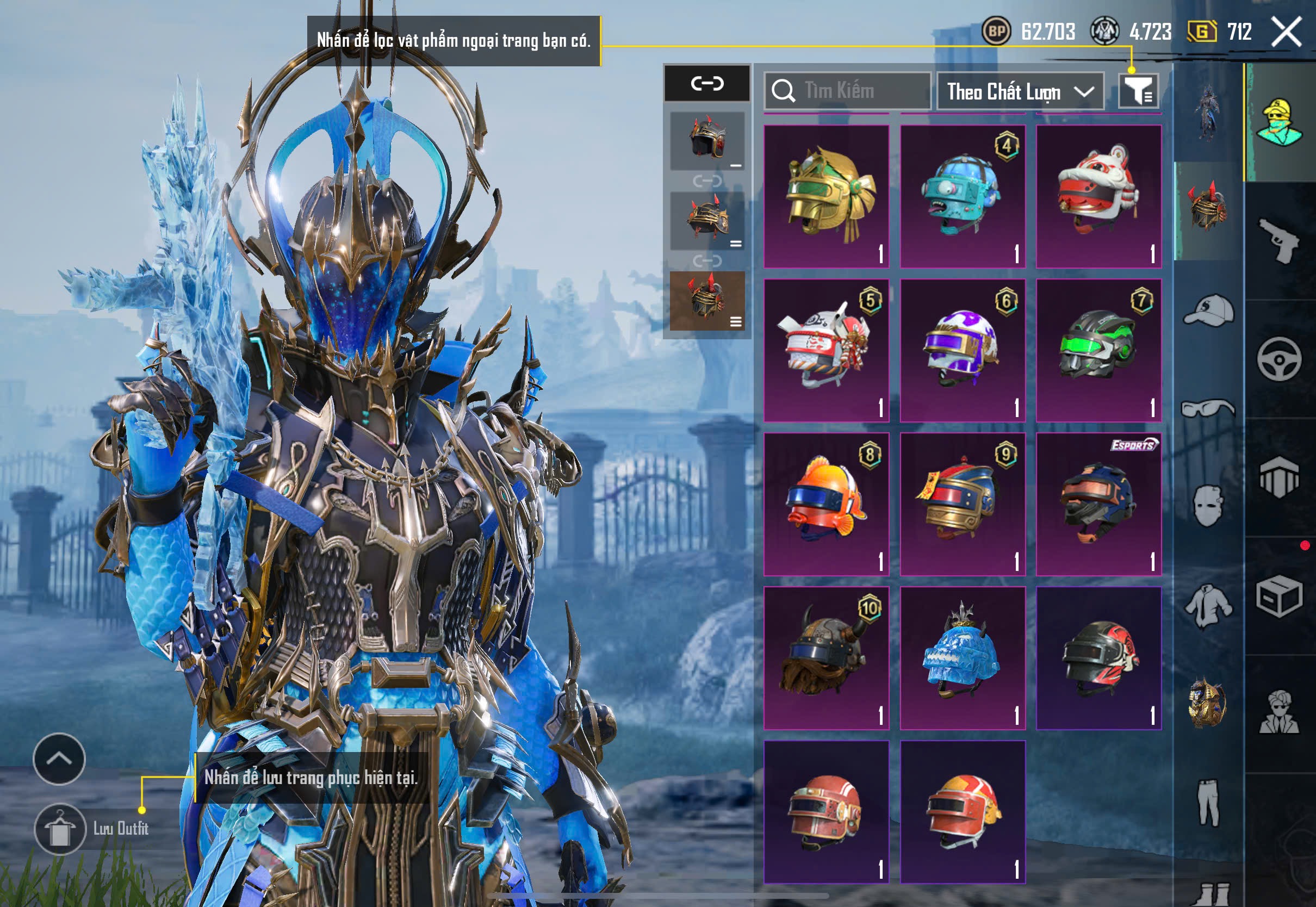Image resolution: width=1316 pixels, height=907 pixels.
Task: Click the link chain button above helmet slots
Action: click(x=707, y=84)
